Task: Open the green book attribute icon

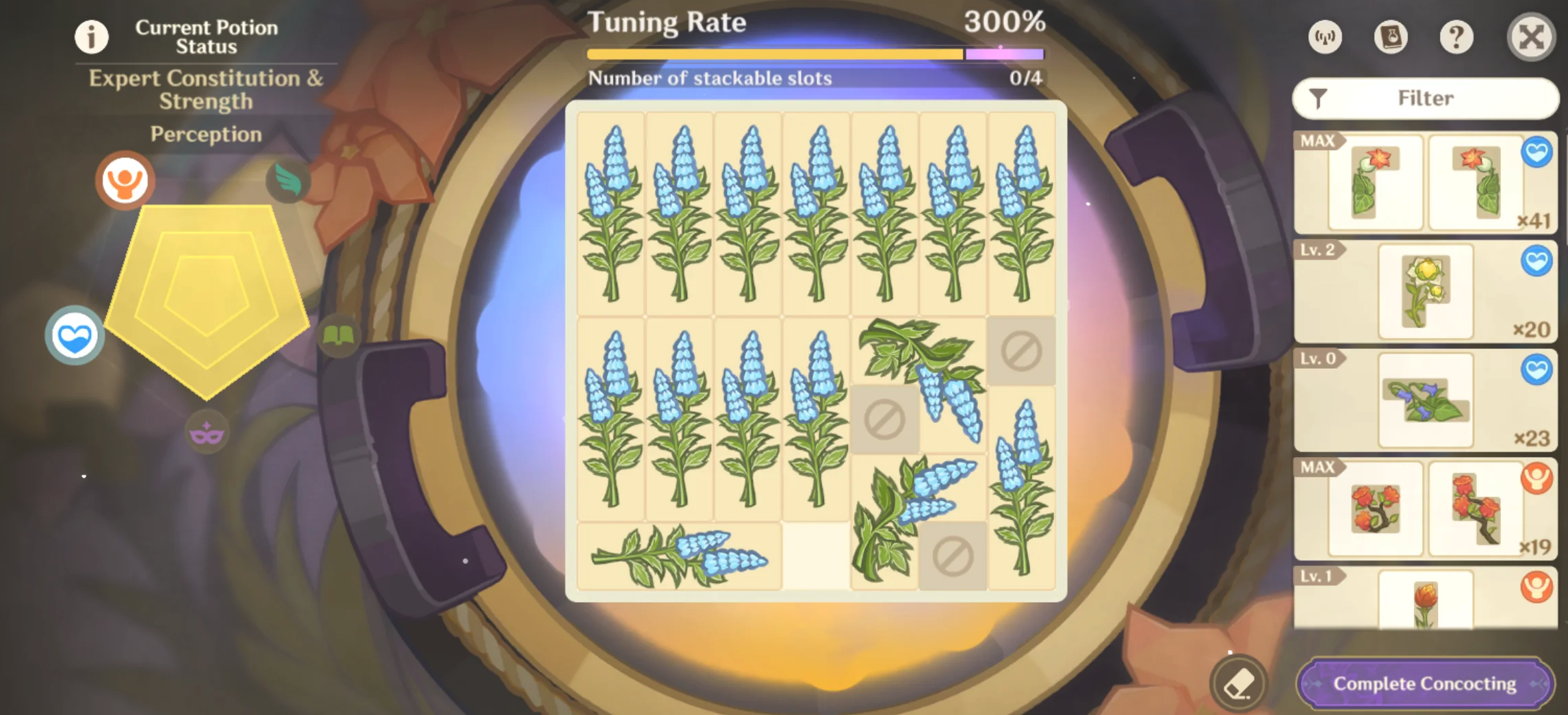Action: (341, 335)
